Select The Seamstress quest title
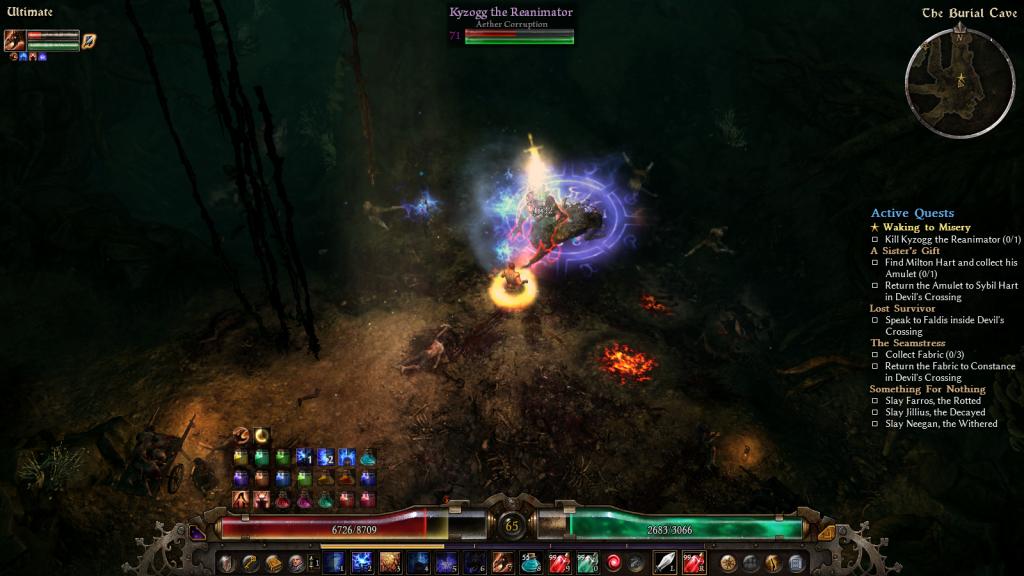1024x576 pixels. (x=907, y=343)
